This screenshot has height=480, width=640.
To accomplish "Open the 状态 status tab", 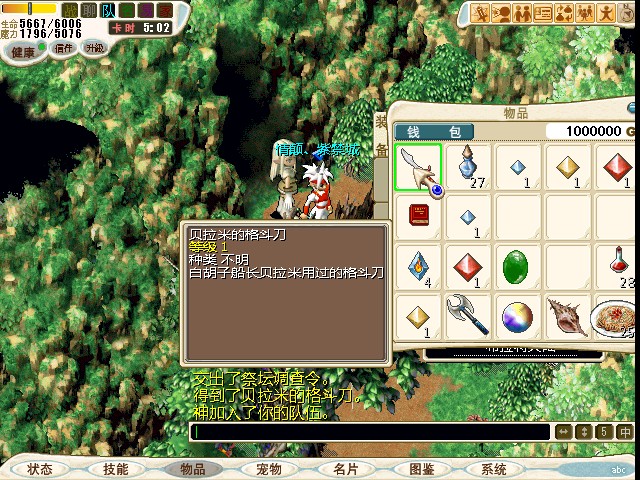I will (x=40, y=469).
